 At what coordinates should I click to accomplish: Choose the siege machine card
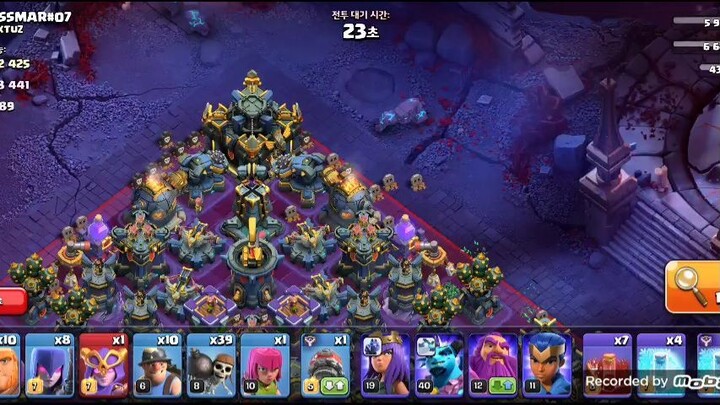point(325,366)
